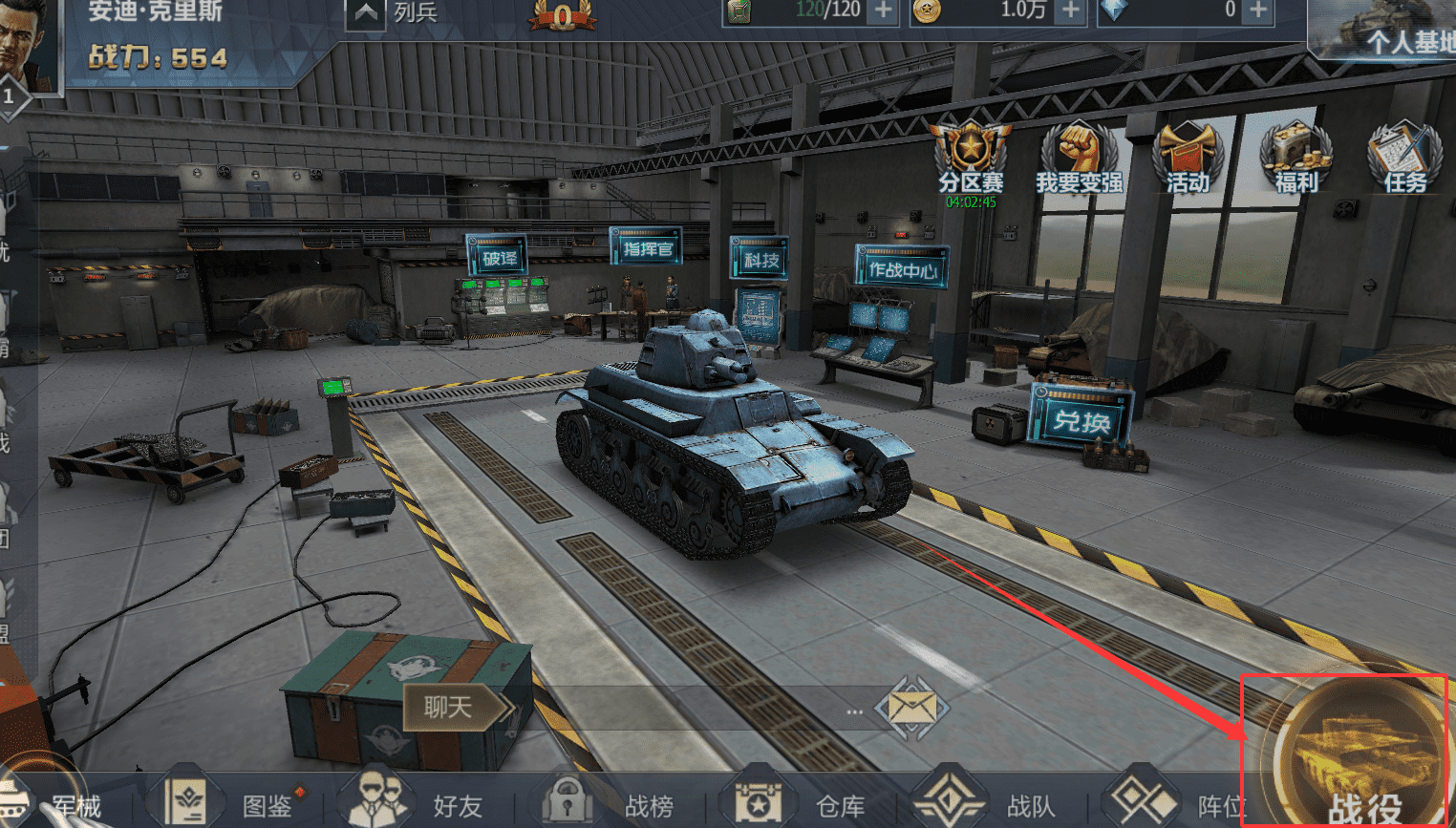Viewport: 1456px width, 828px height.
Task: Enter the 作战中心 battle center
Action: (x=902, y=269)
